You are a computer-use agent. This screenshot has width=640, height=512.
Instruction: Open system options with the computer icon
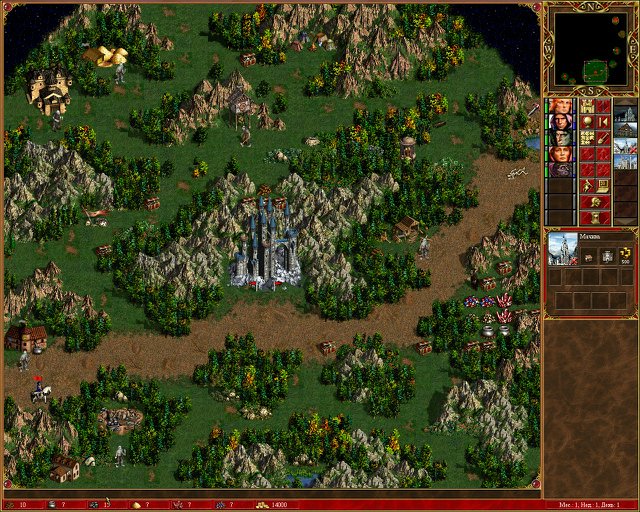603,185
